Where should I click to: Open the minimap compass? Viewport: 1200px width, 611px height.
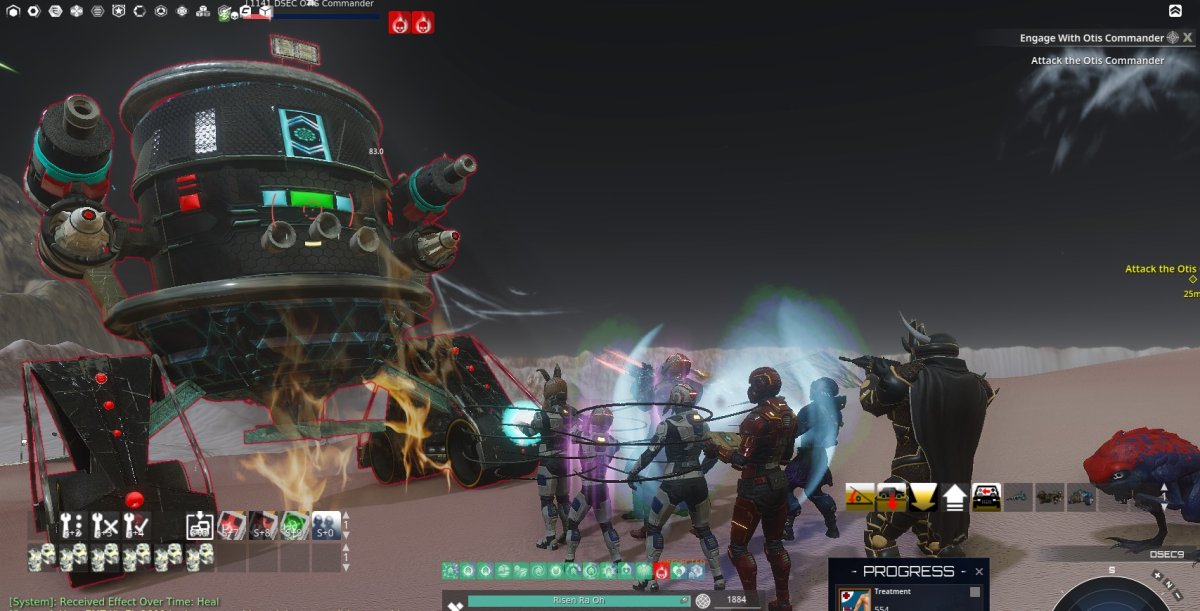(x=1110, y=595)
